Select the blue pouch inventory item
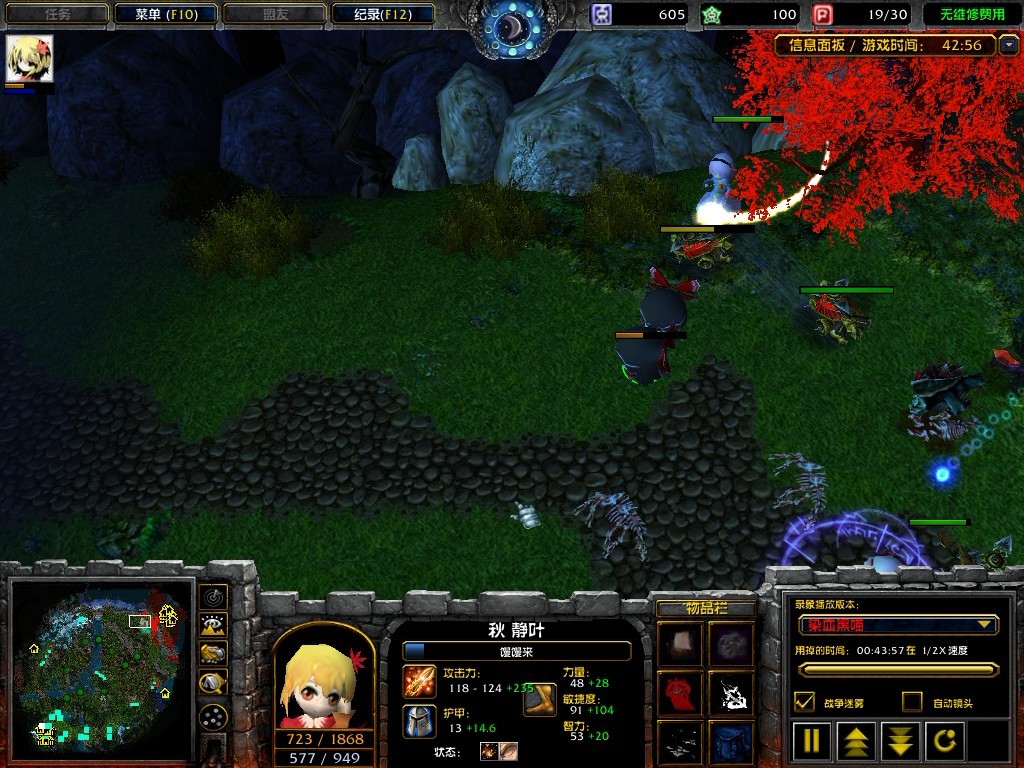This screenshot has width=1024, height=768. pos(731,742)
